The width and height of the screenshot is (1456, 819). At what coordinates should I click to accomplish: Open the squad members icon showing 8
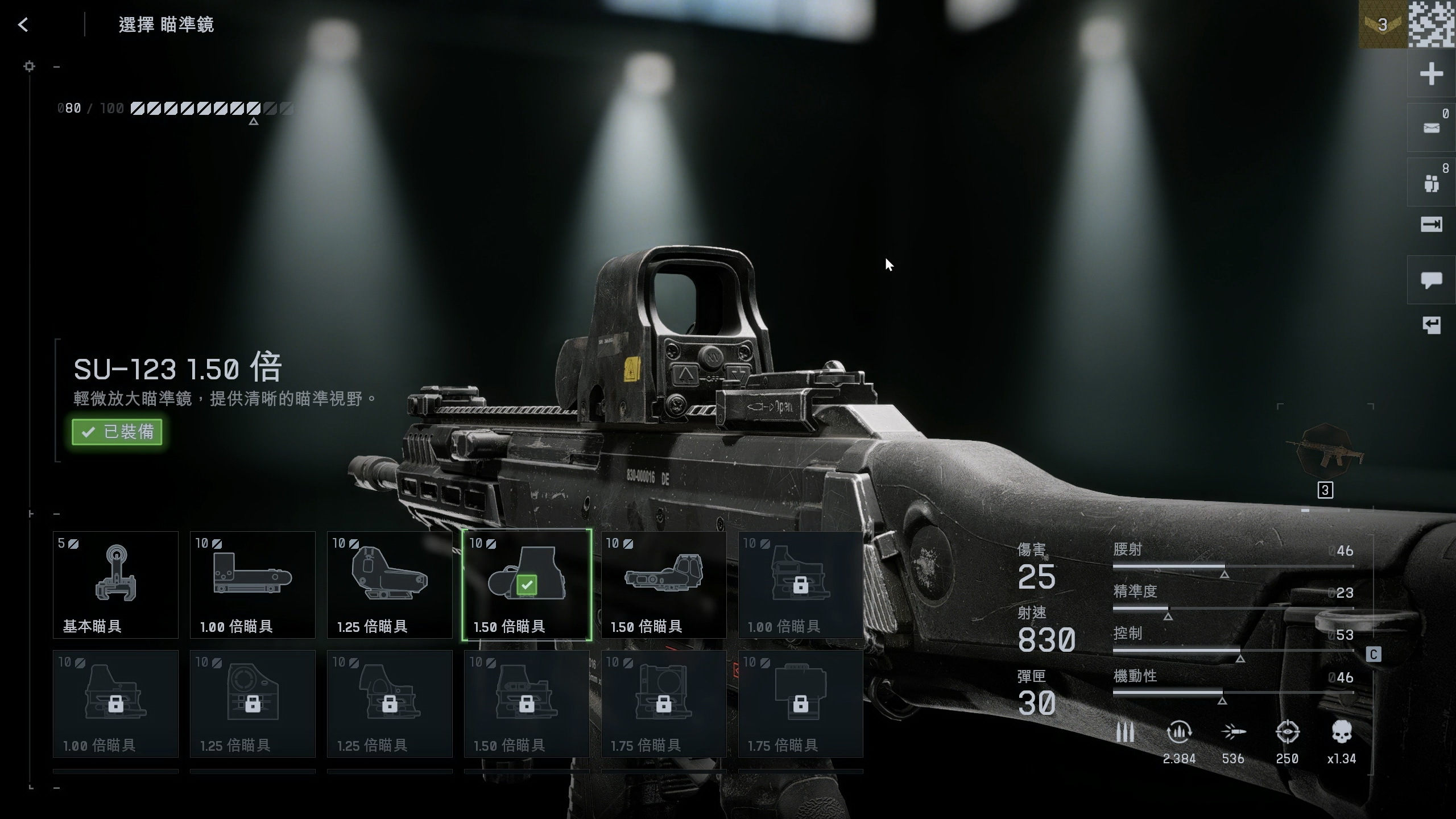1431,183
